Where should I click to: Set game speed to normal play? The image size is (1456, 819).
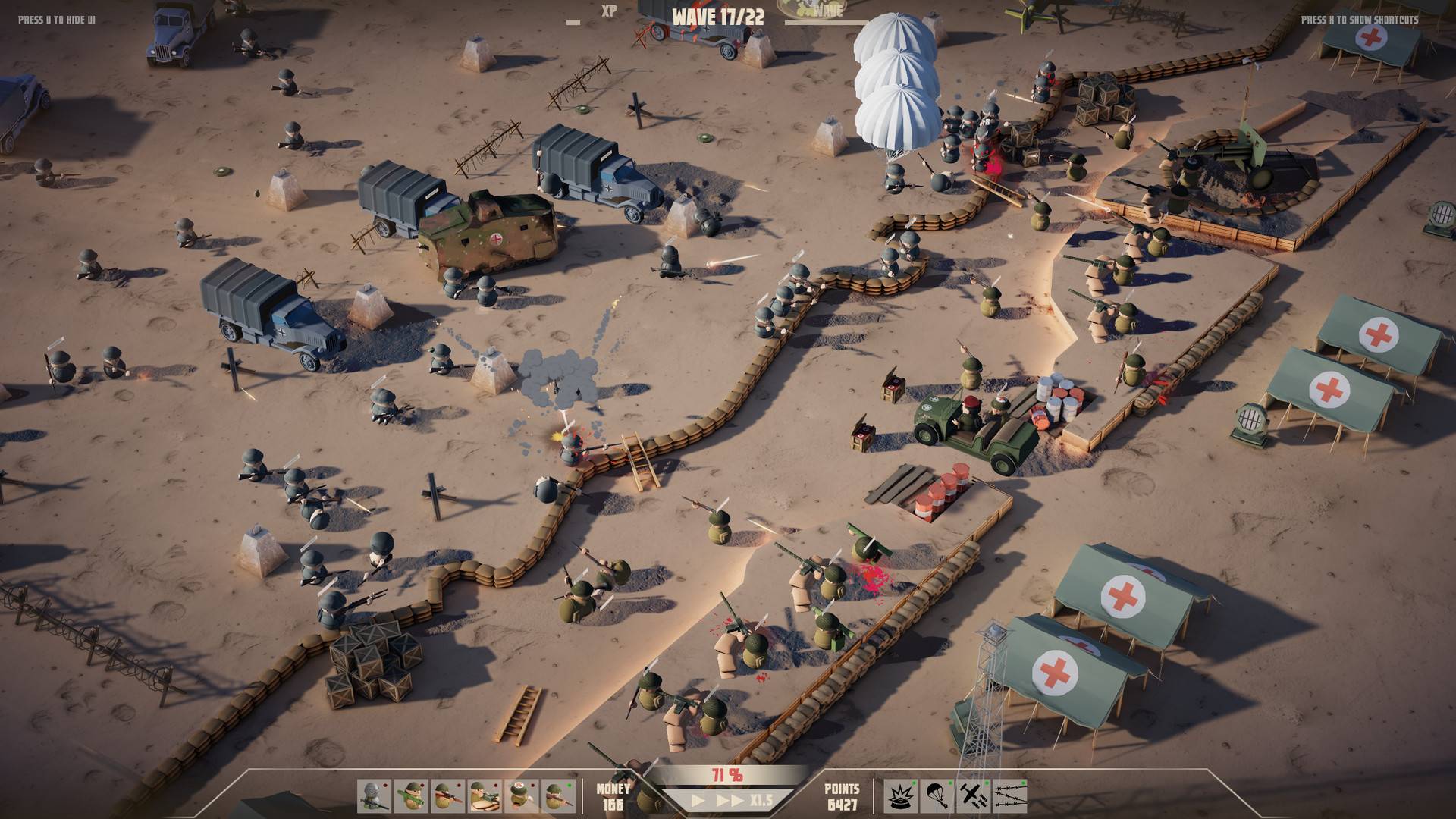[699, 800]
